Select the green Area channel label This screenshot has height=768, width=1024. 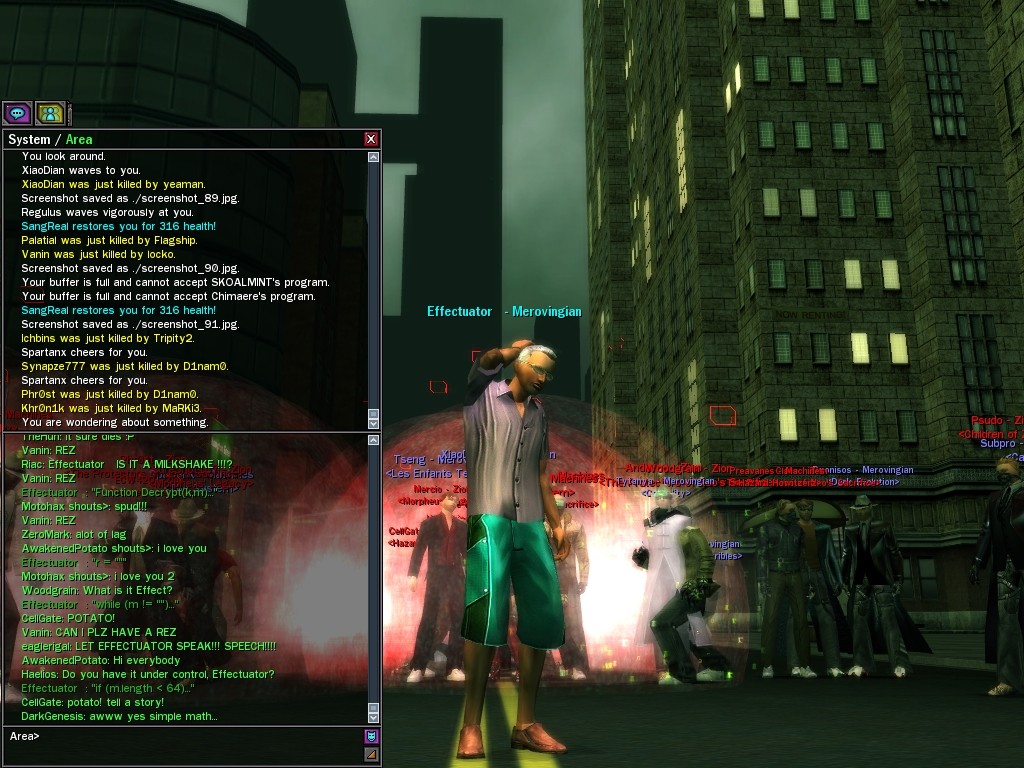click(79, 140)
